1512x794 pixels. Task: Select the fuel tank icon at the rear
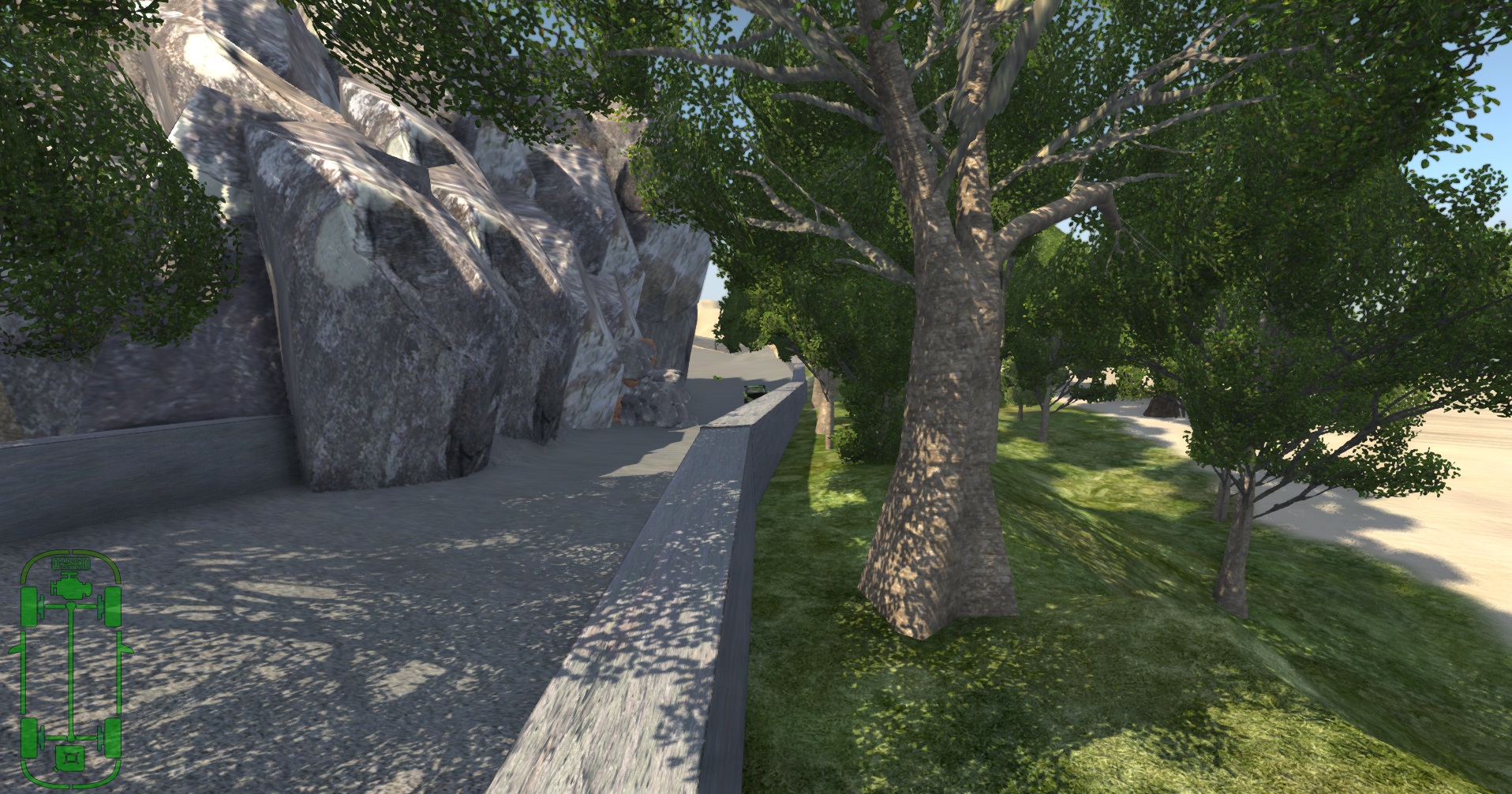tap(69, 758)
